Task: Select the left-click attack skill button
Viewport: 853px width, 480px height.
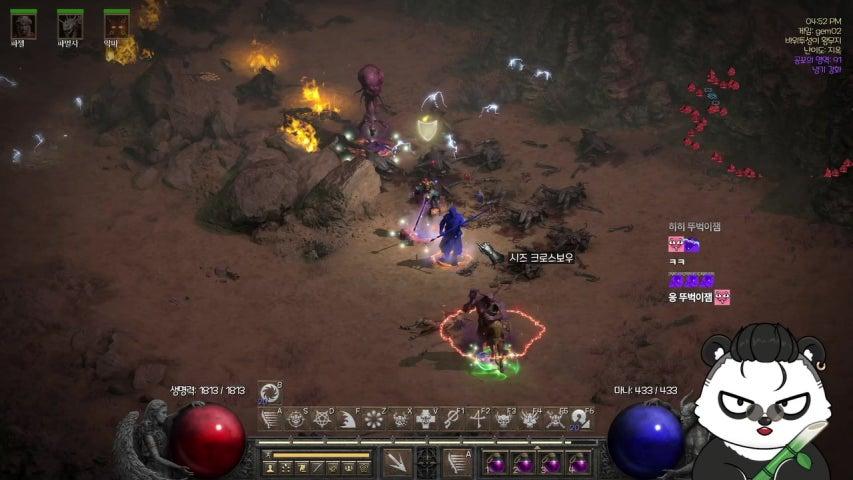Action: [x=397, y=461]
